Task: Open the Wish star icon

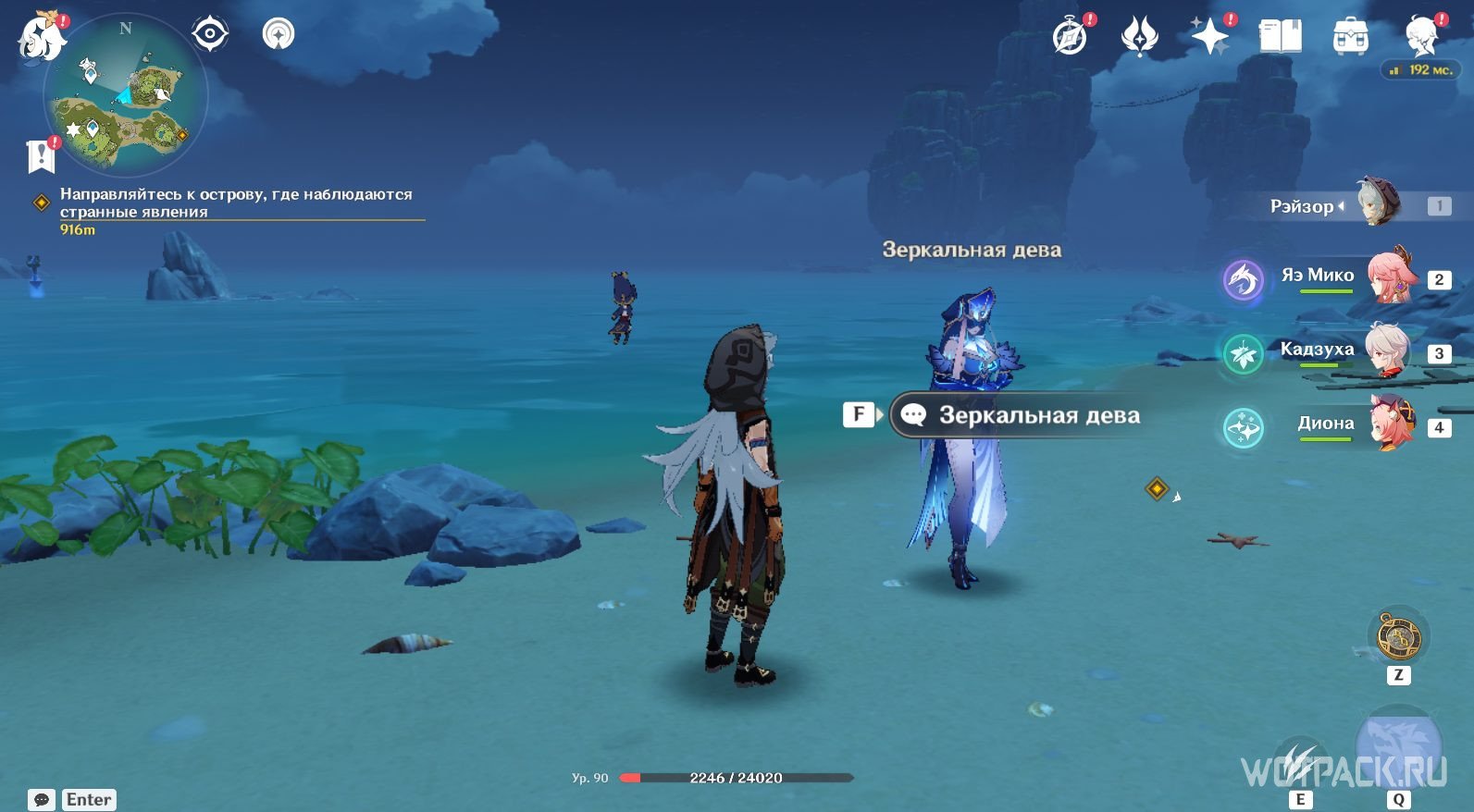Action: [x=1209, y=37]
